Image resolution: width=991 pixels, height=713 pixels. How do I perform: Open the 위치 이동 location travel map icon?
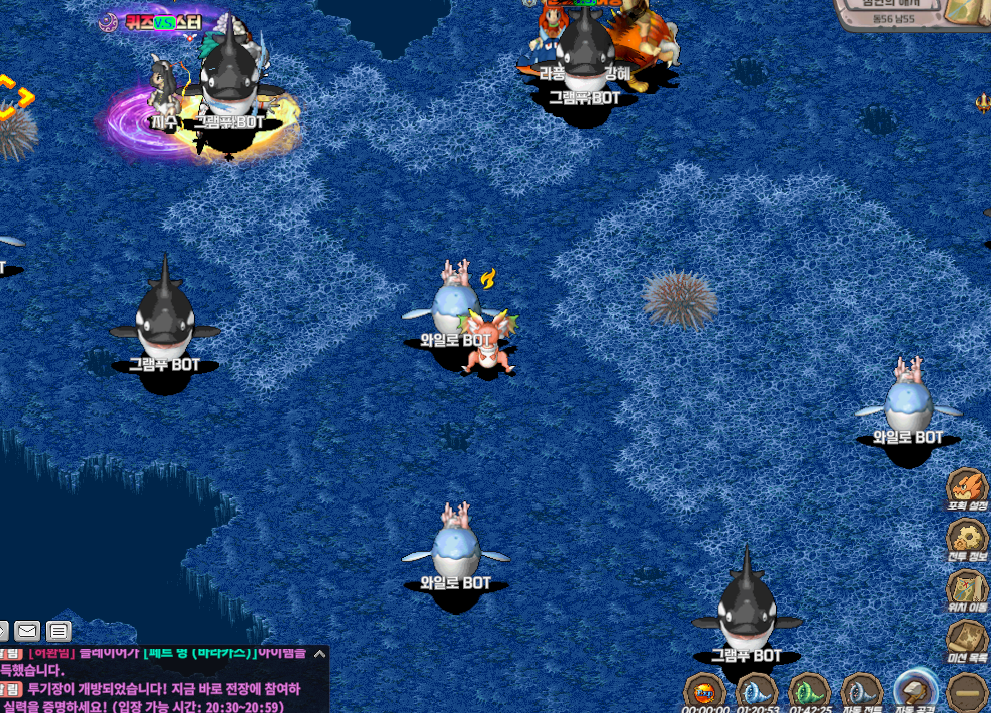(x=966, y=589)
